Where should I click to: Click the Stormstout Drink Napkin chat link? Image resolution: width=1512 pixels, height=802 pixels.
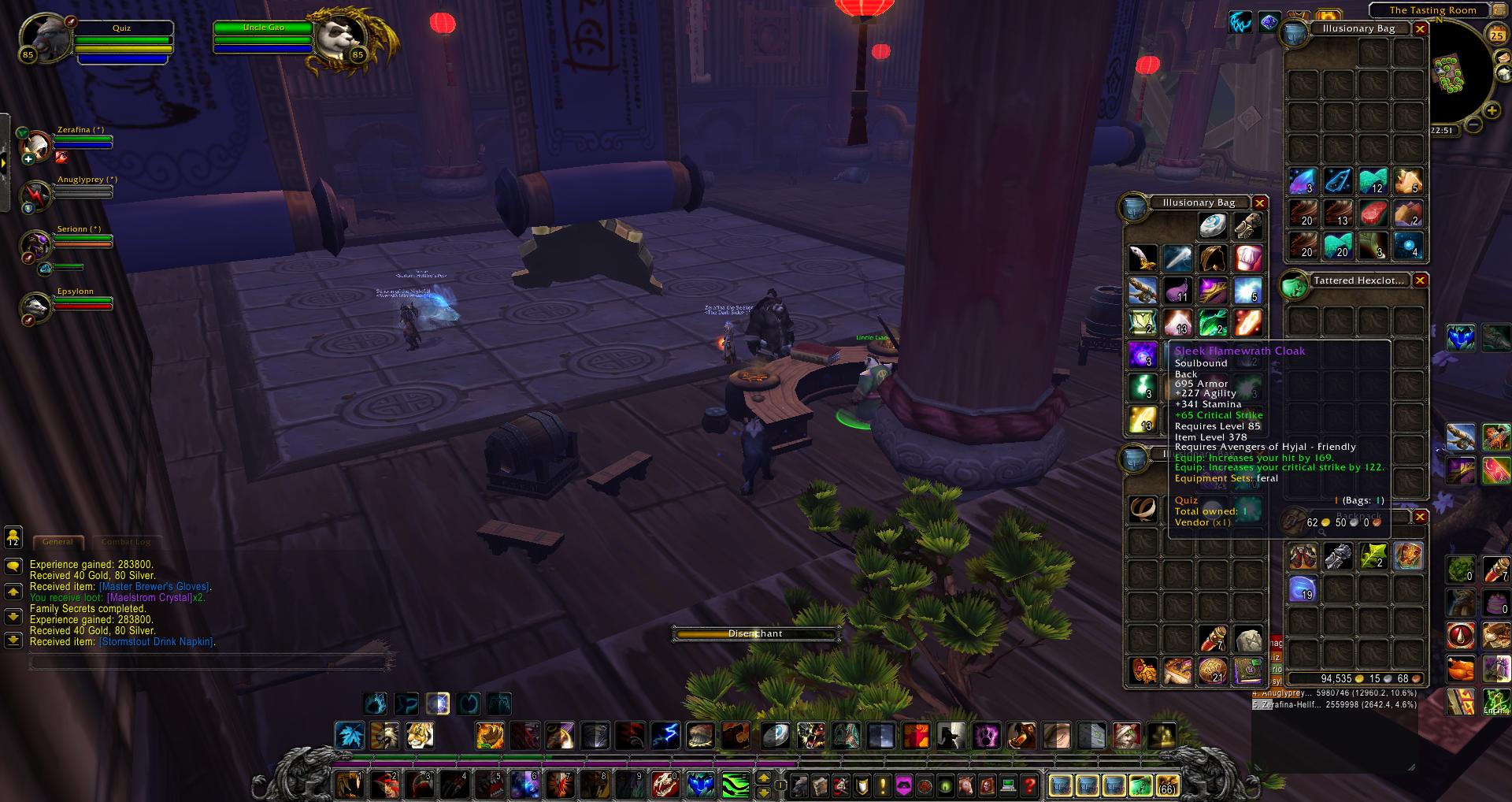(155, 642)
